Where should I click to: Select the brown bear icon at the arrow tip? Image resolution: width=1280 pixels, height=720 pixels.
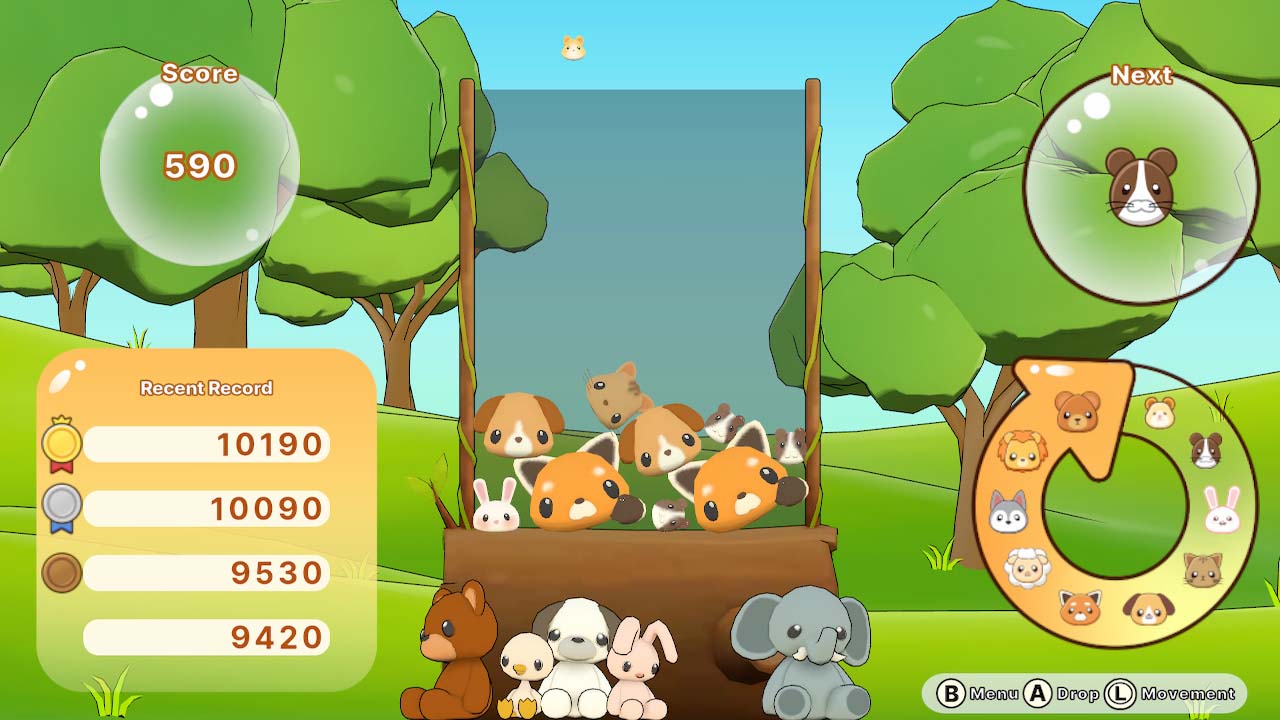click(x=1077, y=412)
